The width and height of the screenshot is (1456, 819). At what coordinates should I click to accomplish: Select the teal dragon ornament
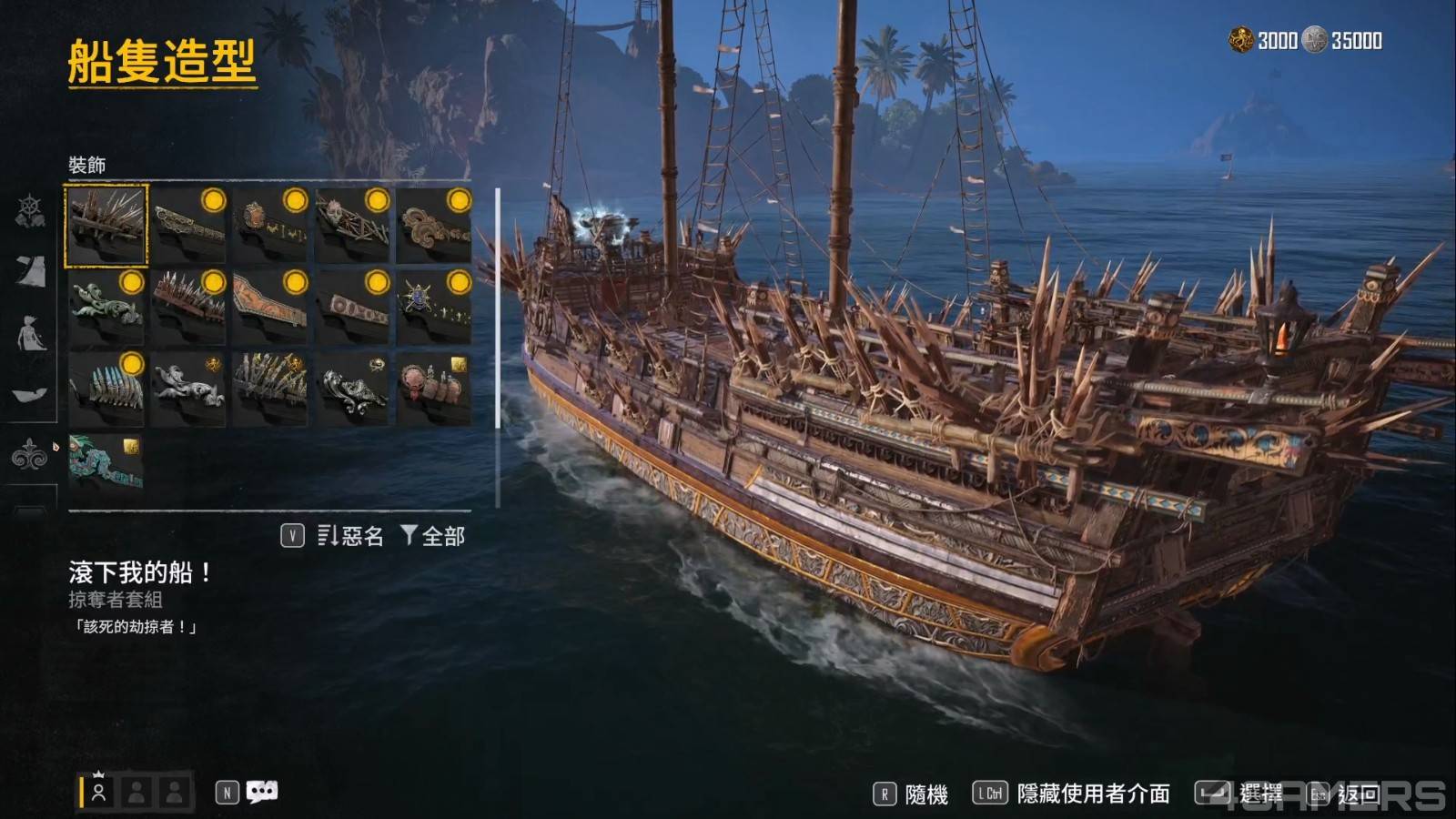point(106,470)
